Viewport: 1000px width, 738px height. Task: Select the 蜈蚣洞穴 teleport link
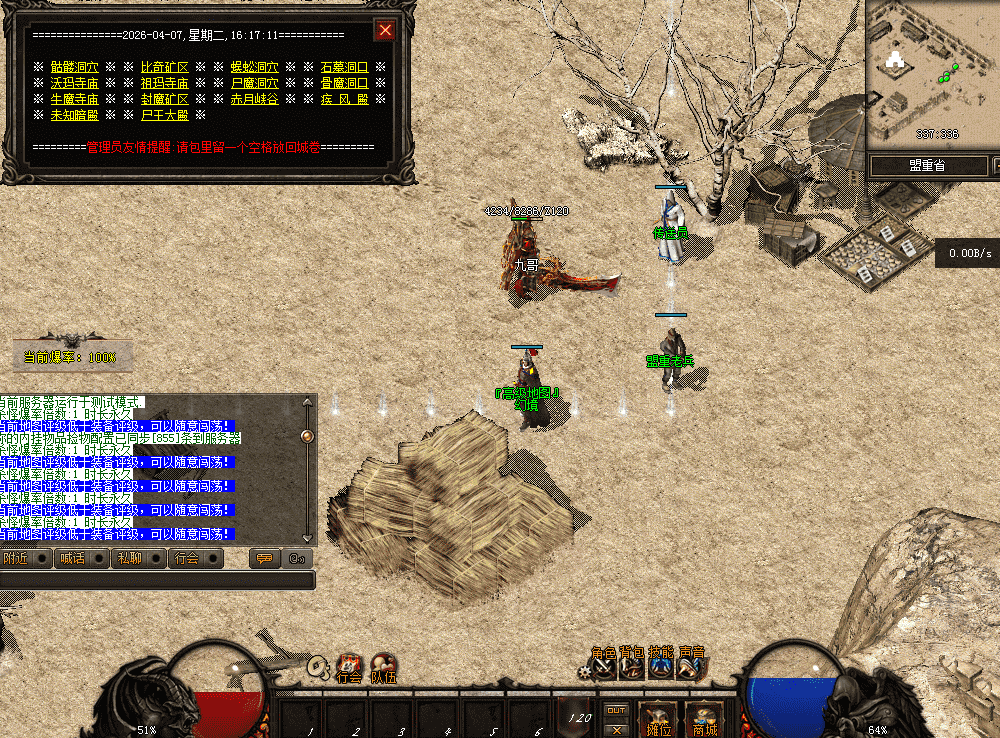254,67
